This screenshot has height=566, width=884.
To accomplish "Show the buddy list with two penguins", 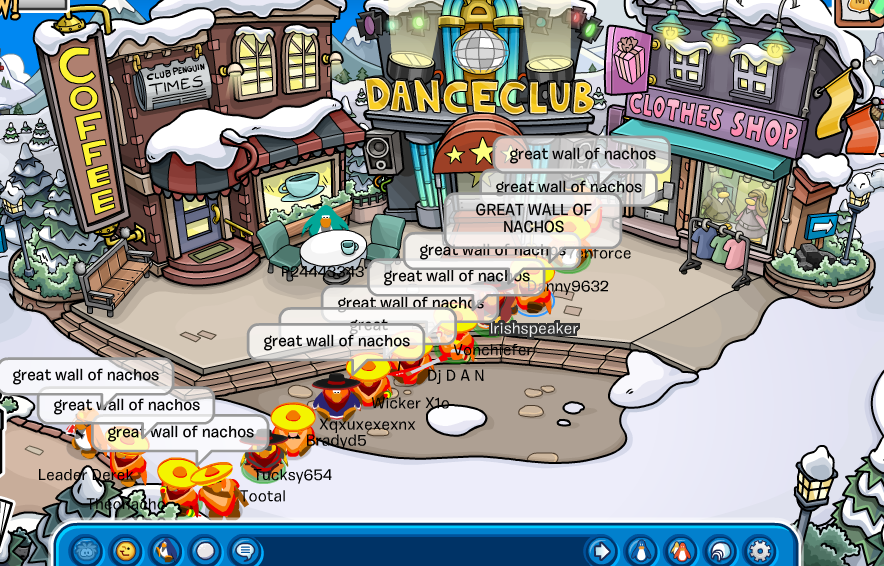I will coord(680,550).
